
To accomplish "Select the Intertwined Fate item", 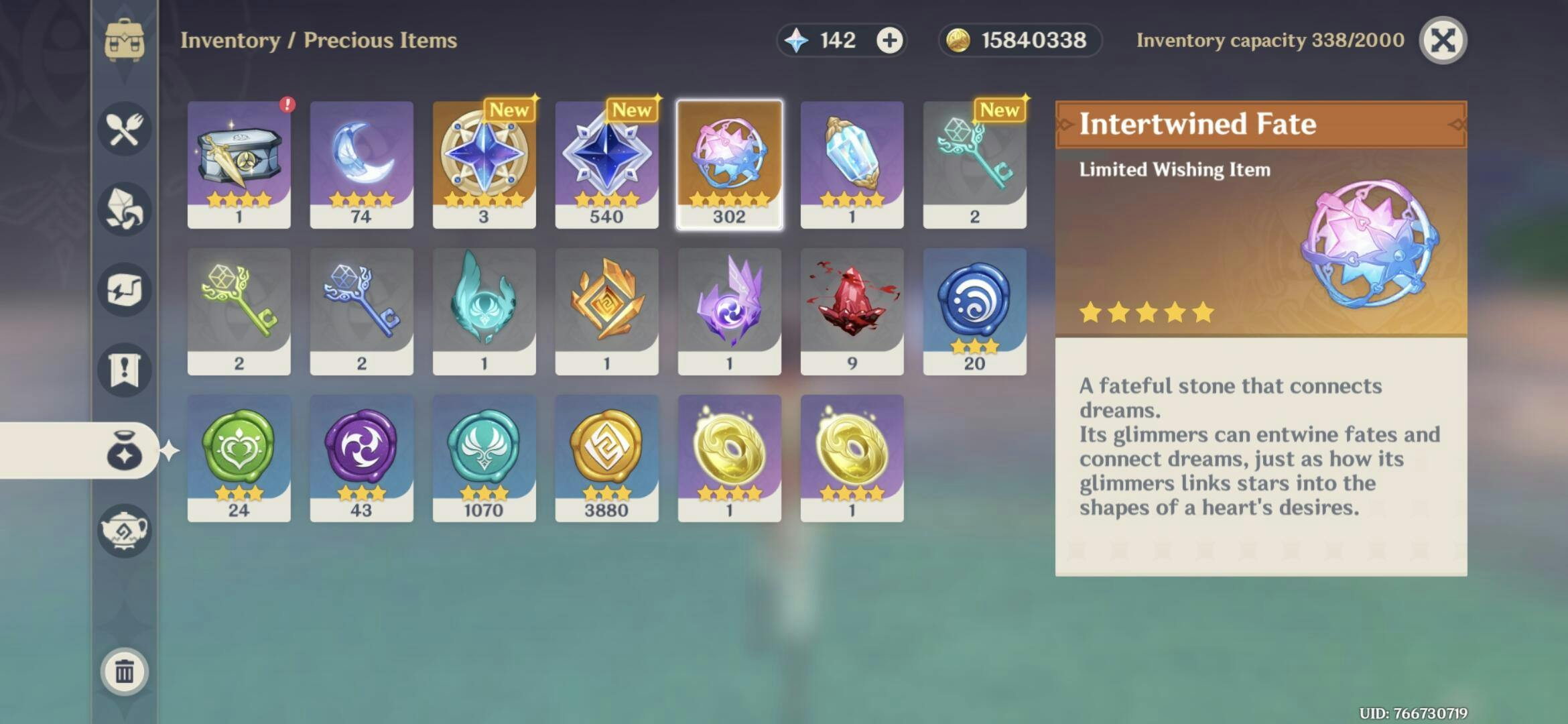I will pyautogui.click(x=729, y=161).
